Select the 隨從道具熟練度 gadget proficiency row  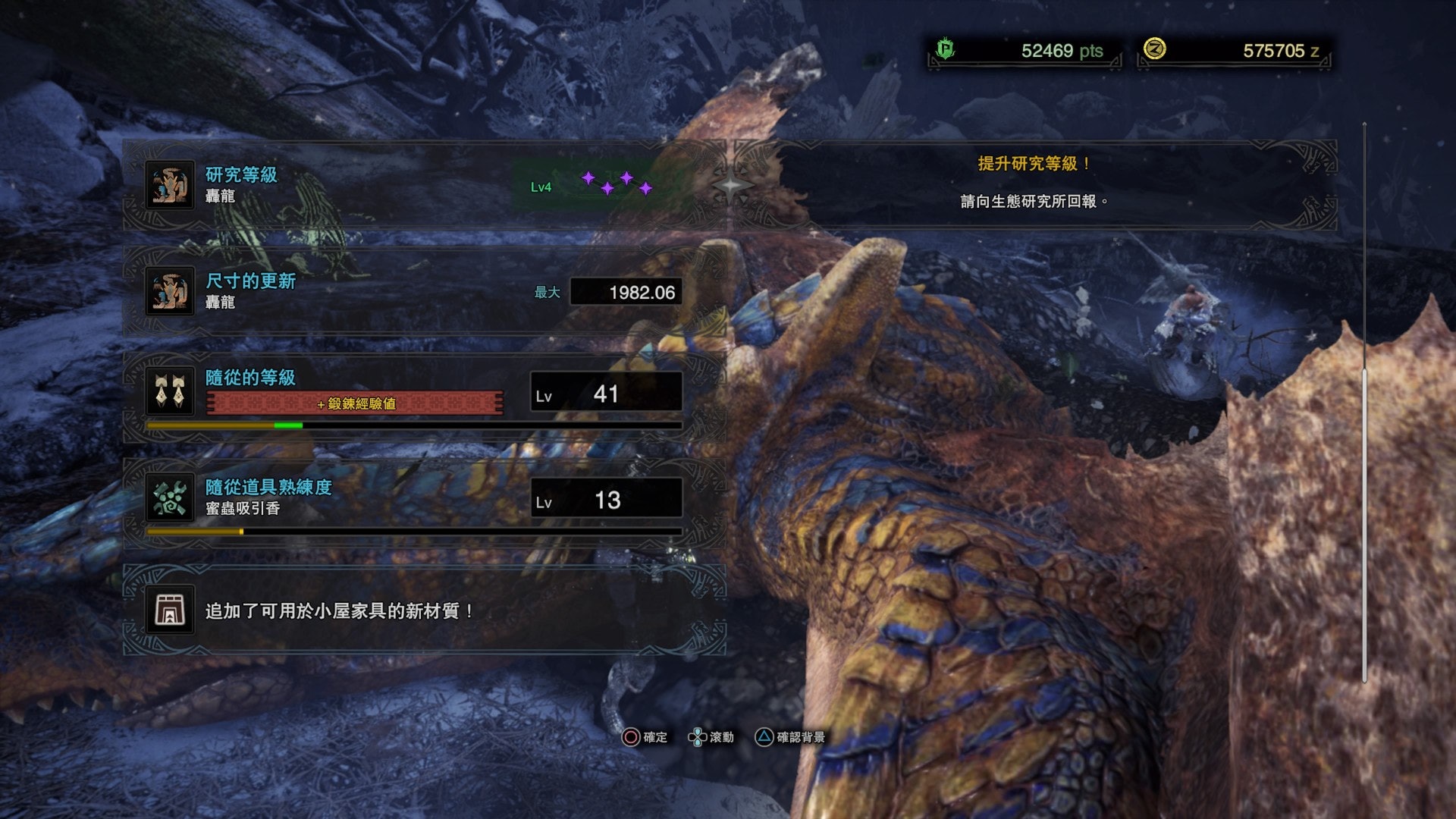[x=425, y=500]
